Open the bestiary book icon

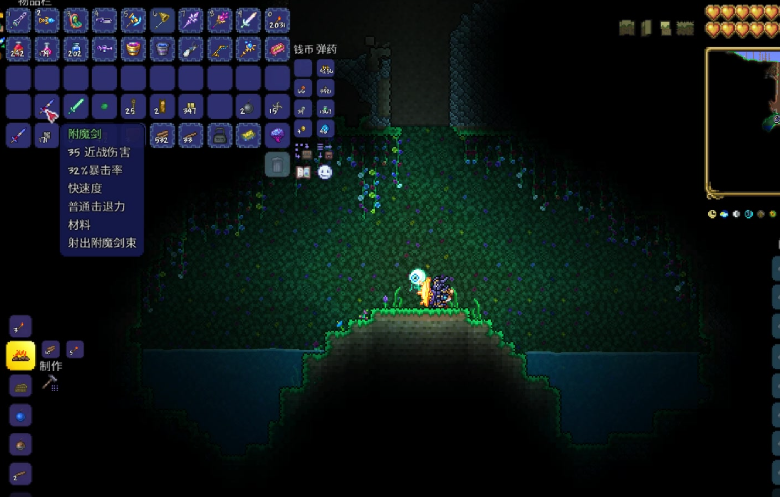pos(303,172)
